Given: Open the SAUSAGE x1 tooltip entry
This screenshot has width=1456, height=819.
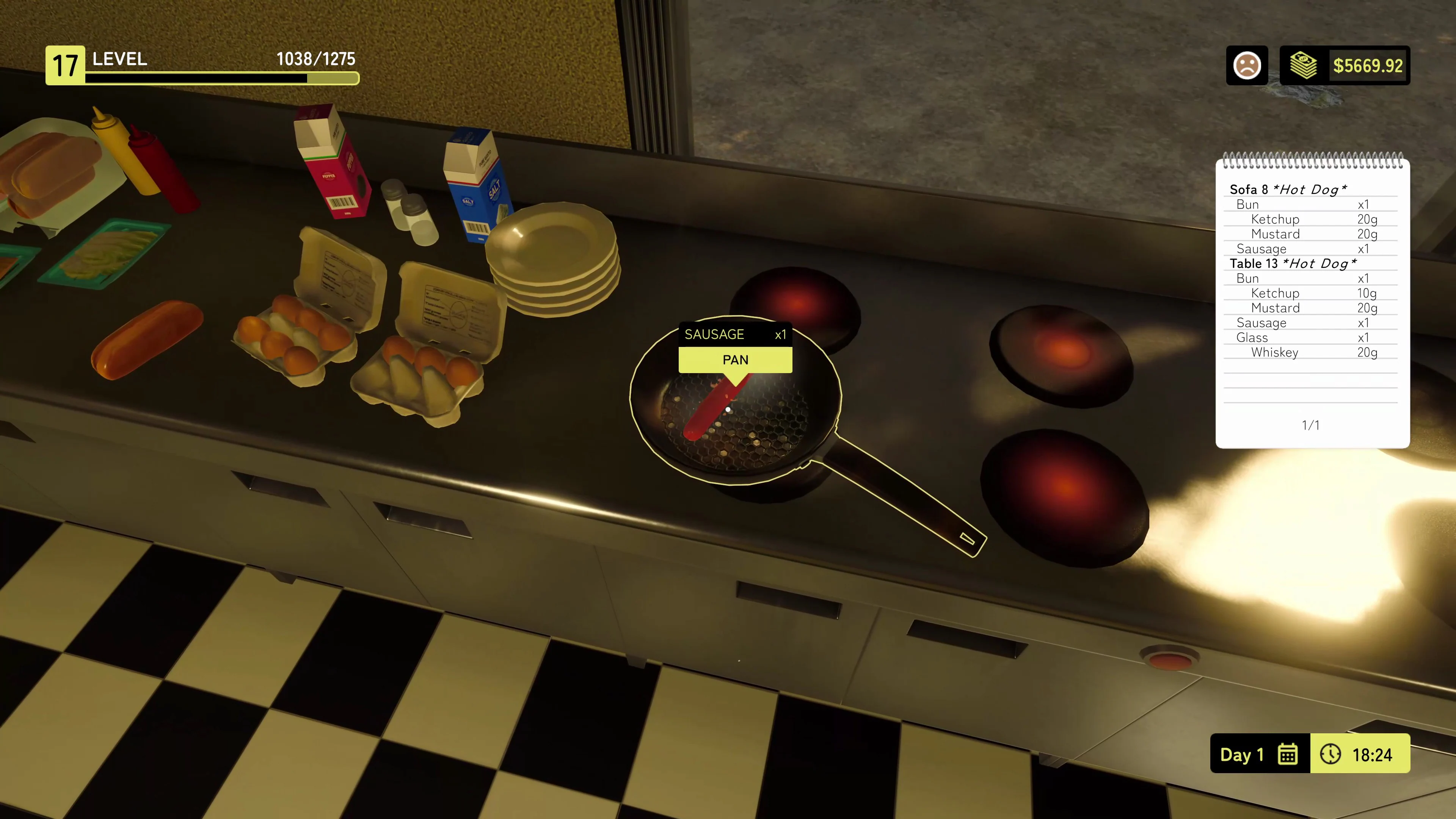Looking at the screenshot, I should click(735, 334).
